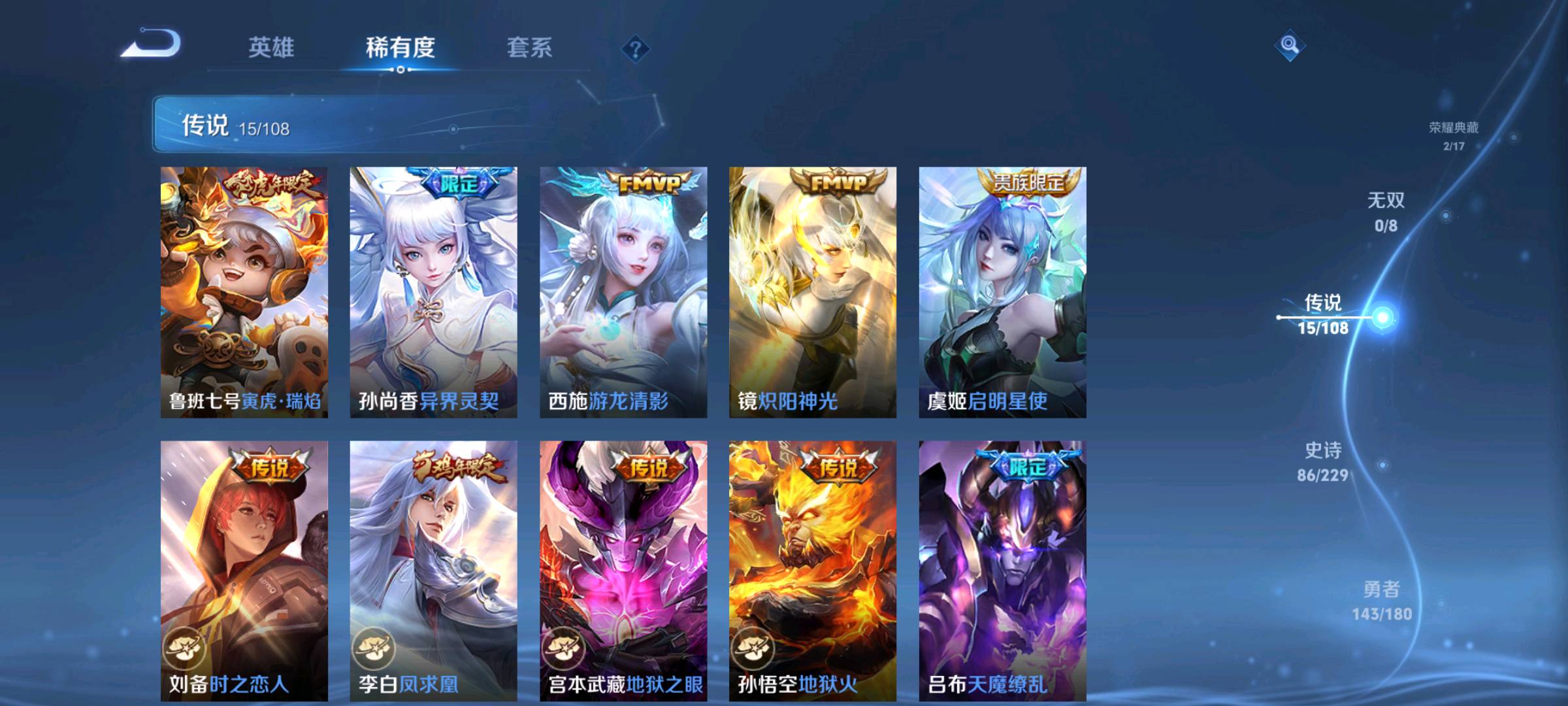
Task: View the 宫本武藏 地狱之眼 skin card
Action: pyautogui.click(x=623, y=570)
